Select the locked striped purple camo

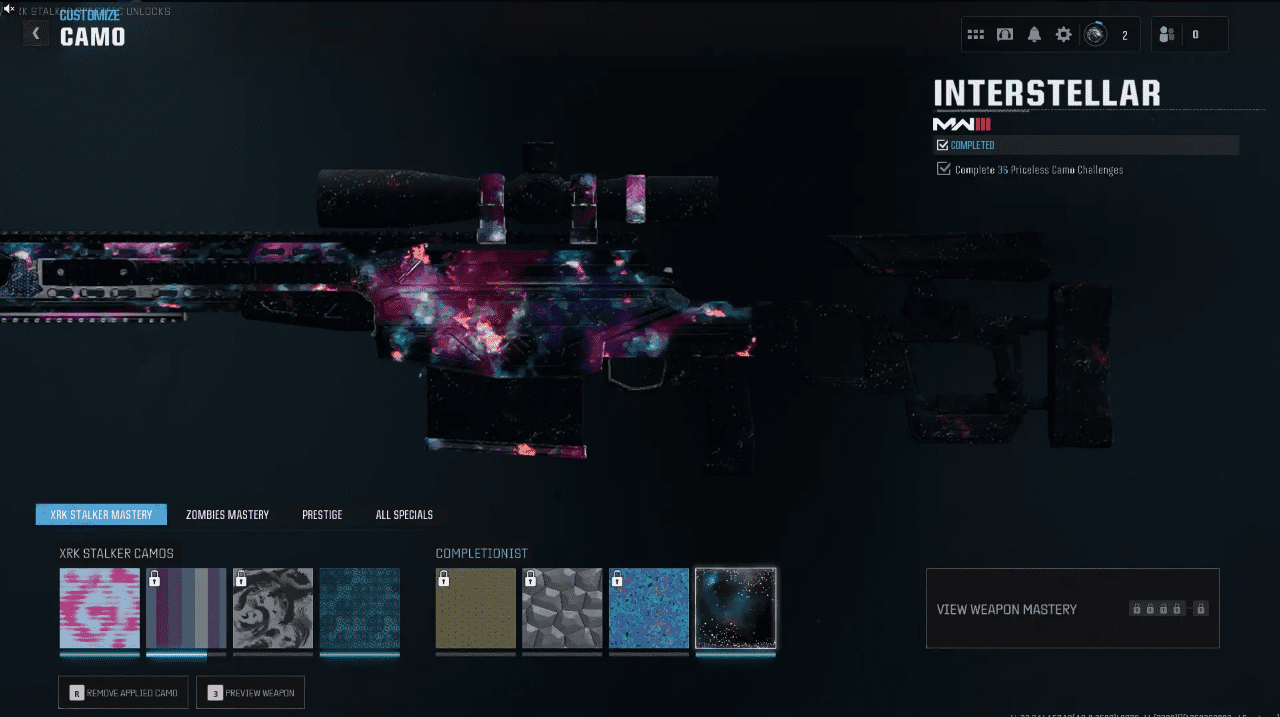(x=186, y=608)
